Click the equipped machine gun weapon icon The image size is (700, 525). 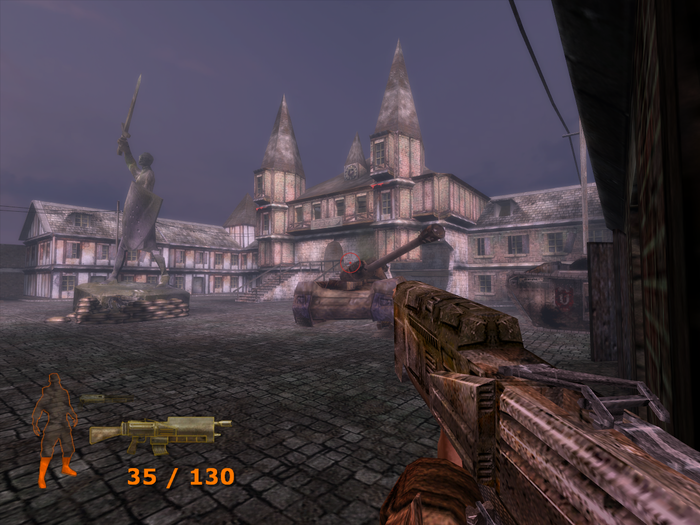click(158, 432)
